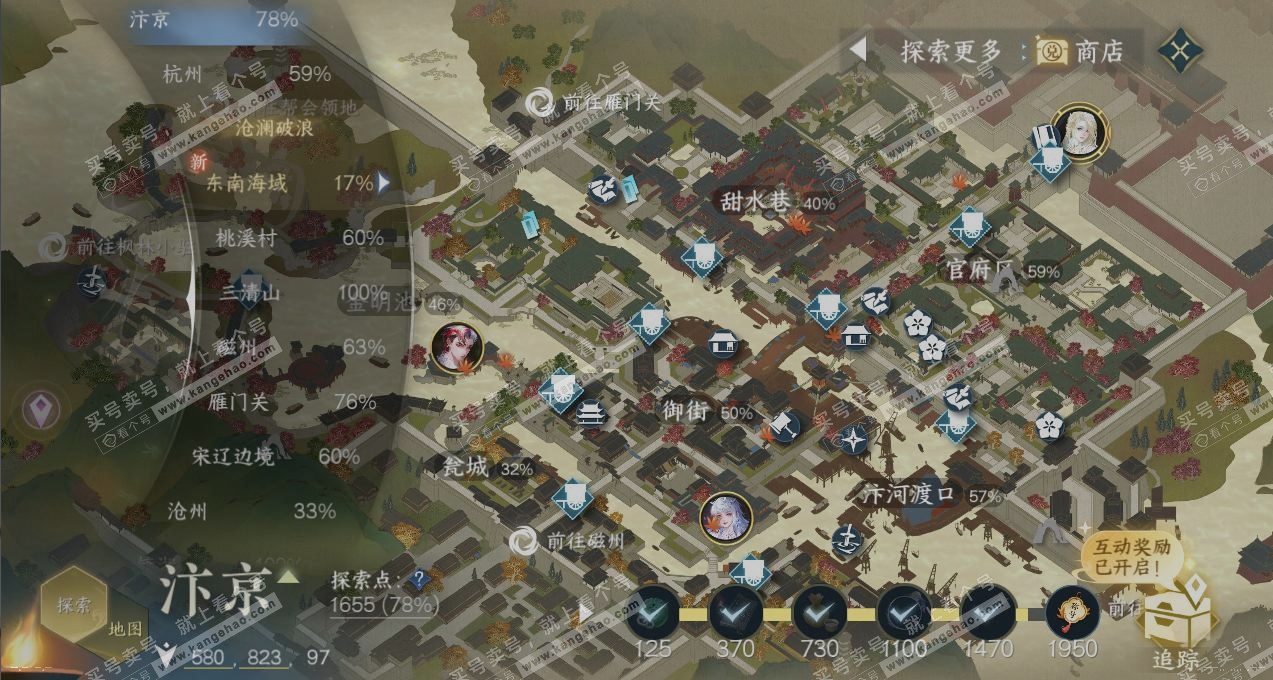View the 1950 exploration reward
Screen dimensions: 1273x680
click(x=1072, y=612)
